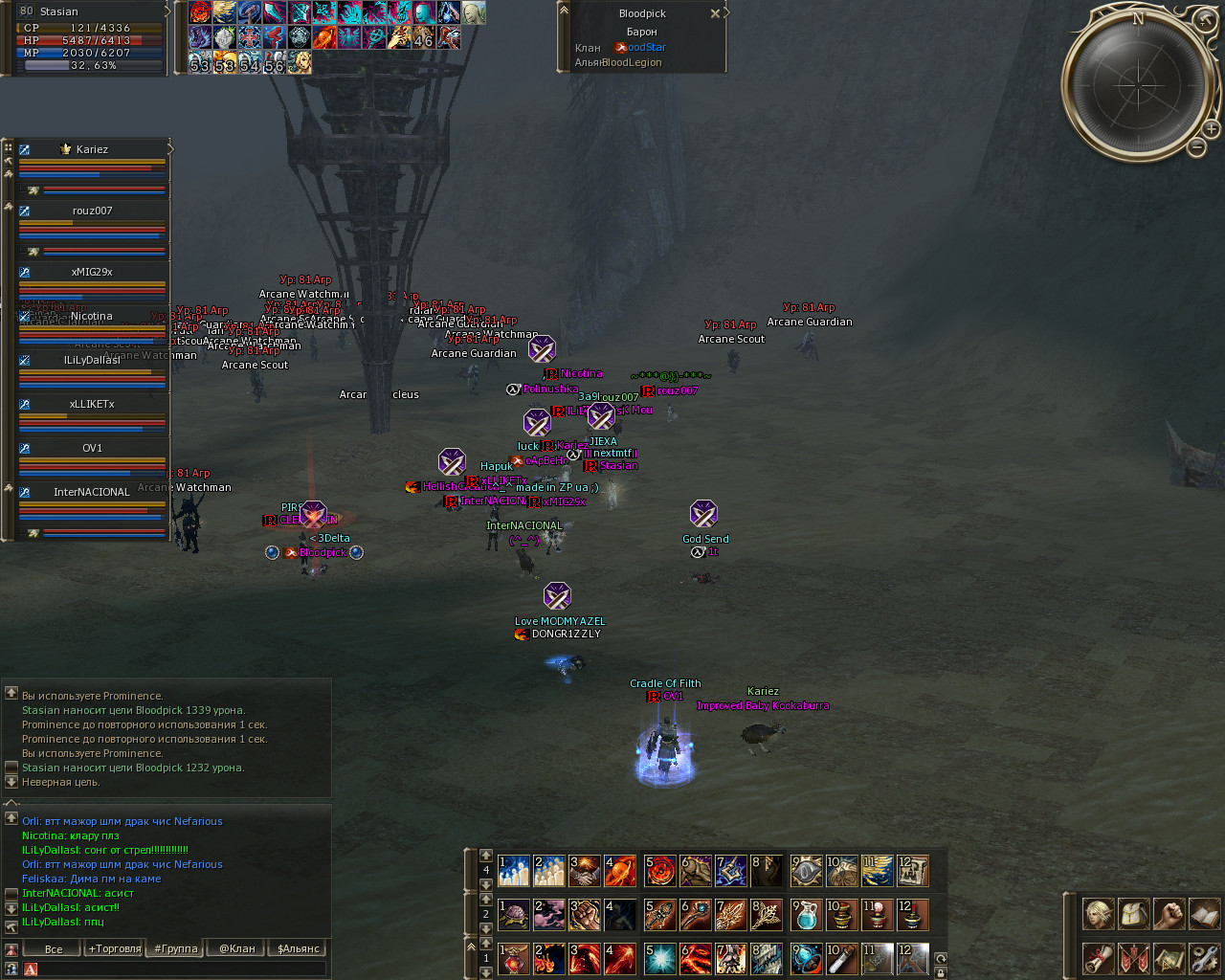Viewport: 1225px width, 980px height.
Task: Switch chat to the Все tab
Action: pyautogui.click(x=54, y=949)
